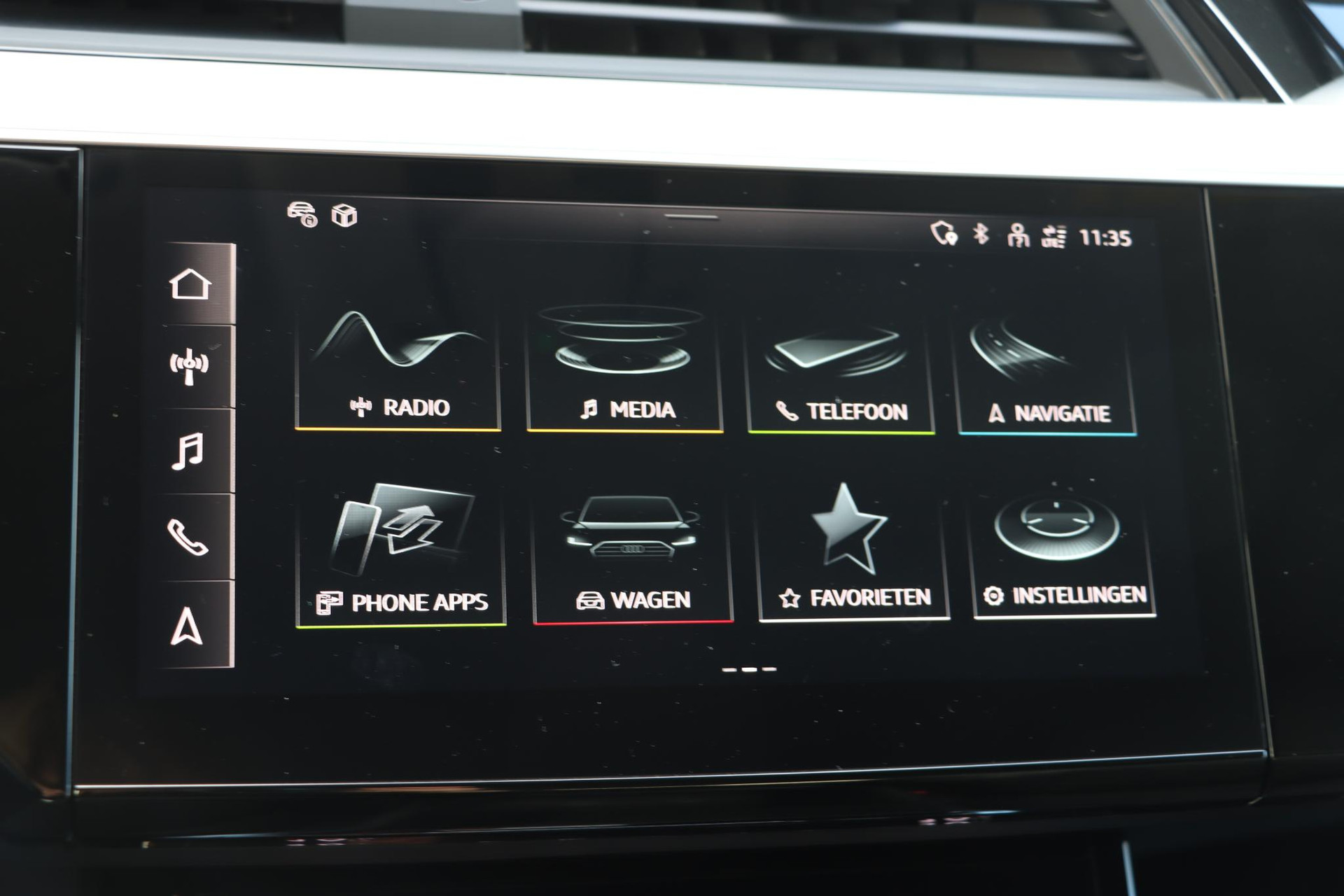
Task: Open the Telefoon menu tile
Action: (841, 374)
